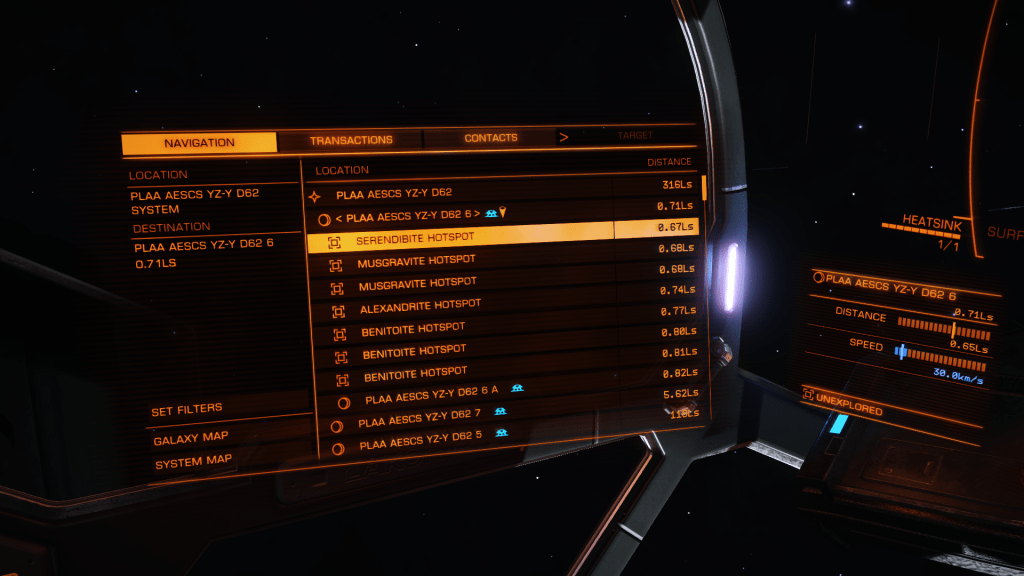This screenshot has width=1024, height=576.
Task: Choose planet PLAA AESCS YZ-Y D62 7
Action: (420, 417)
